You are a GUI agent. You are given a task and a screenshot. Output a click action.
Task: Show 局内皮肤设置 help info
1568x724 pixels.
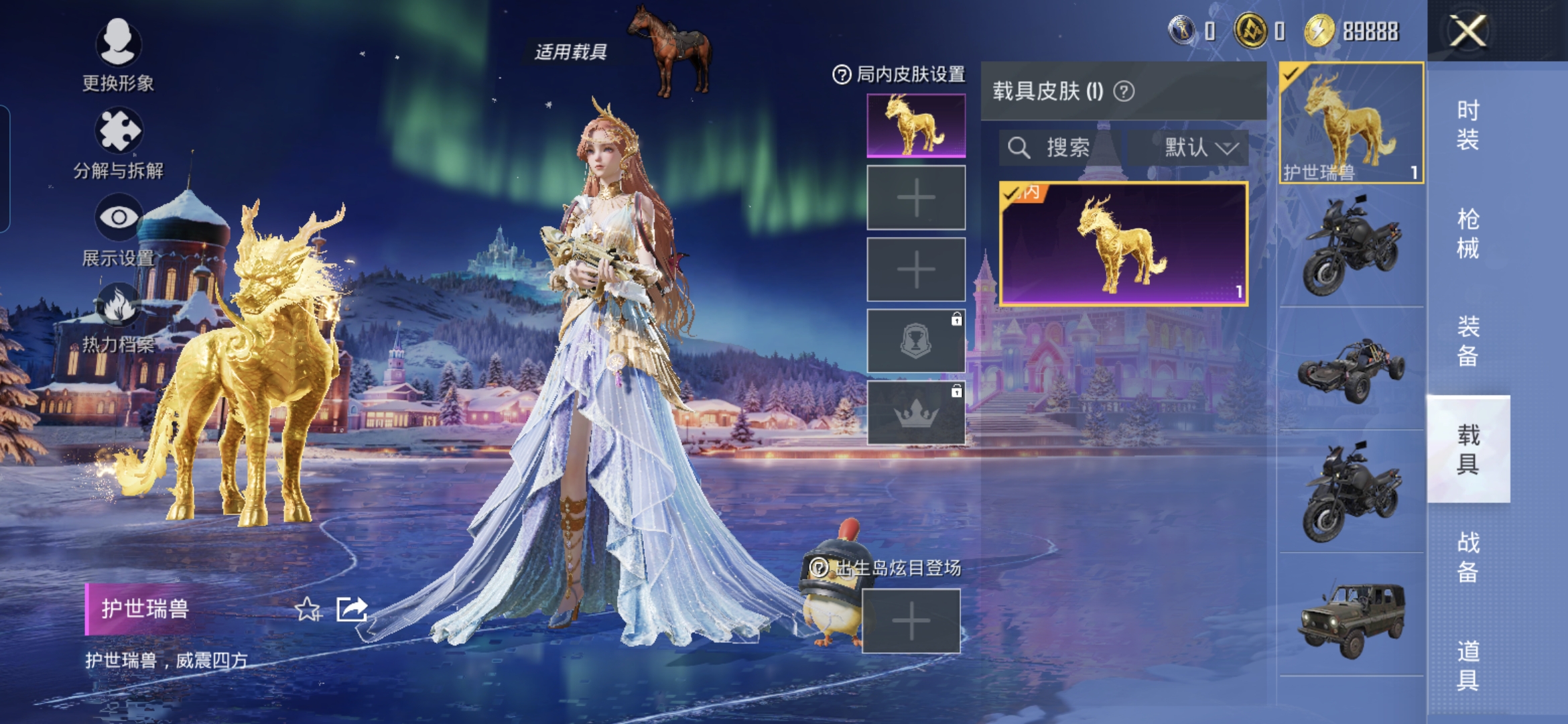coord(841,74)
